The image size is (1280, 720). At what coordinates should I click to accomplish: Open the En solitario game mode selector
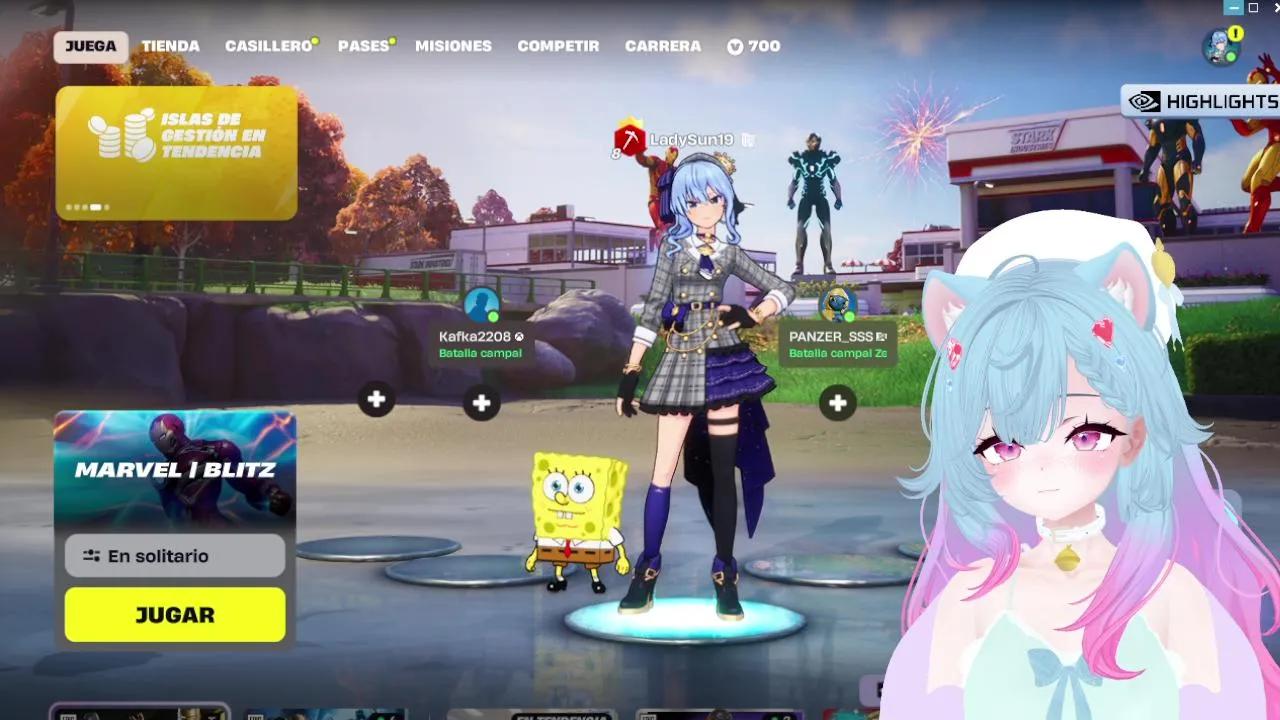click(174, 555)
